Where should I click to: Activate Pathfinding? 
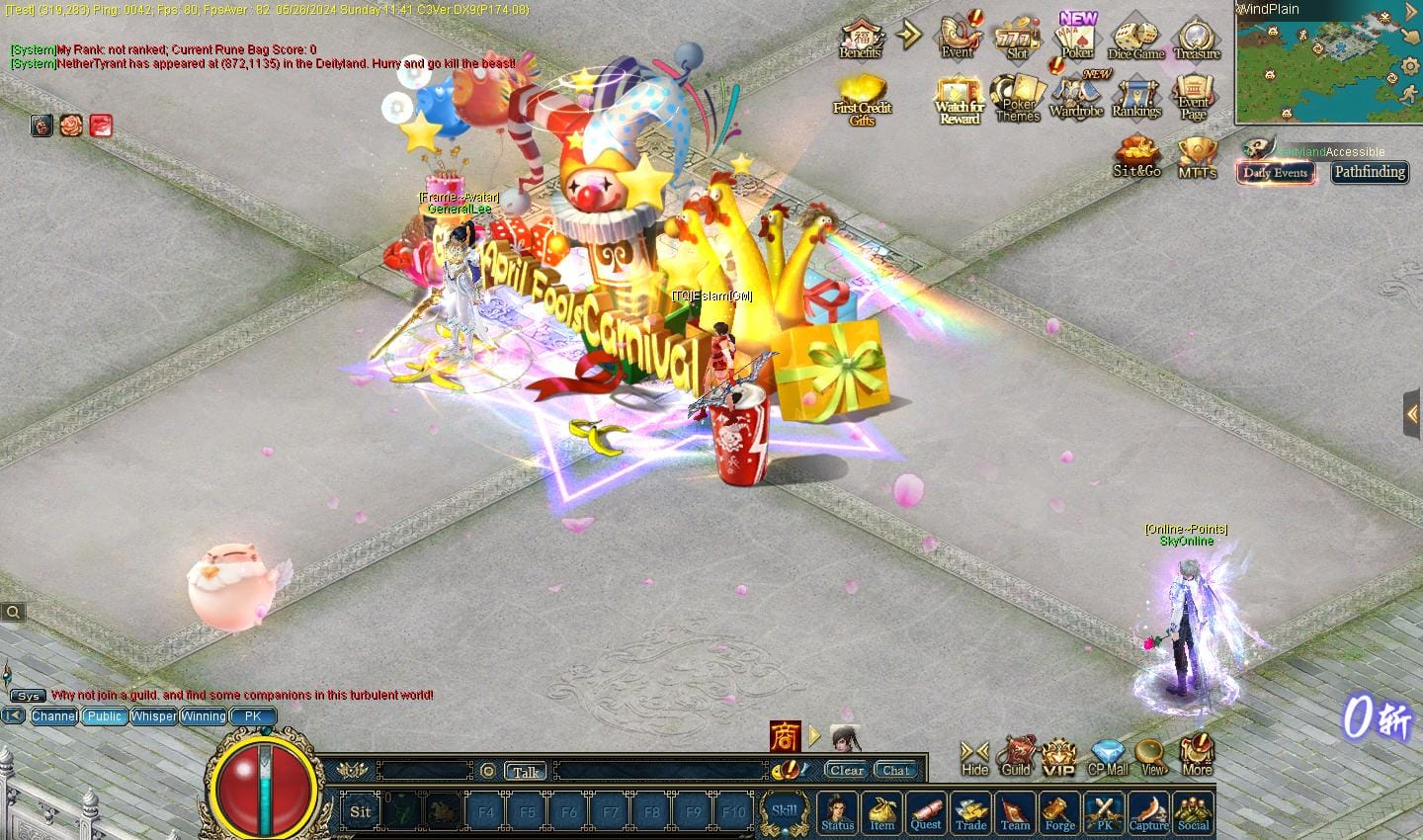point(1369,172)
